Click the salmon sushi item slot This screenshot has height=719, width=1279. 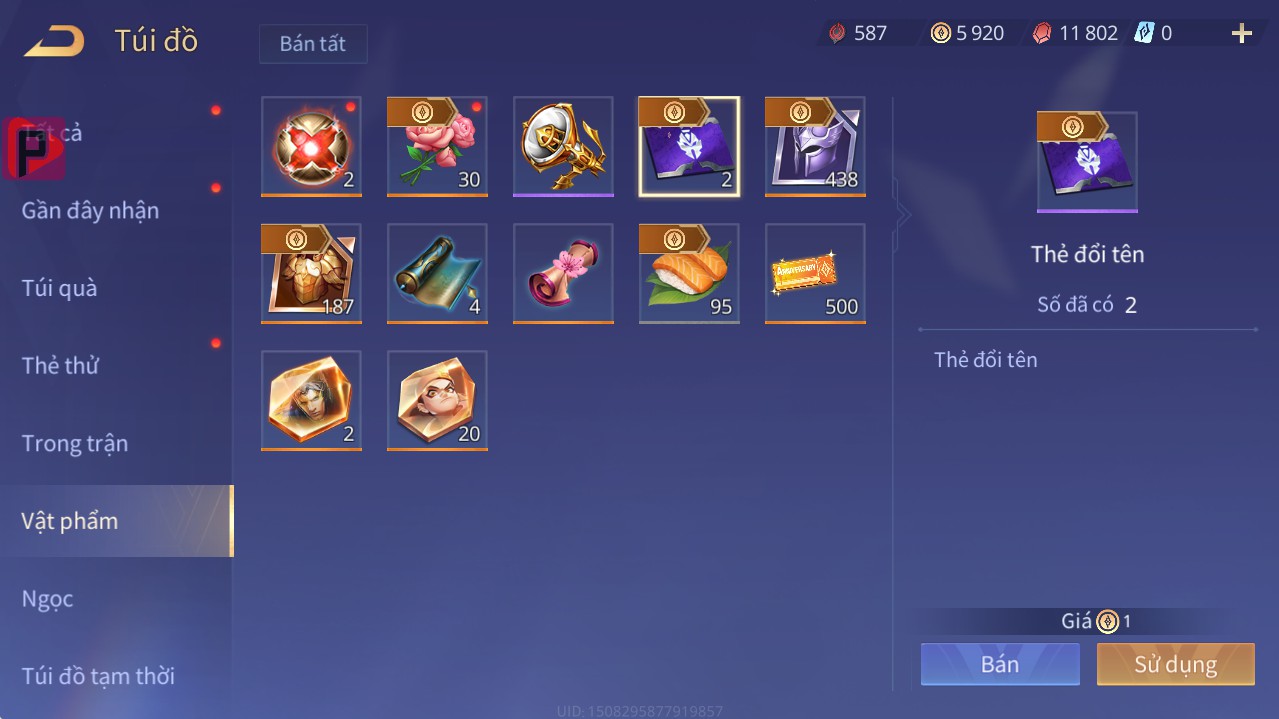point(689,273)
